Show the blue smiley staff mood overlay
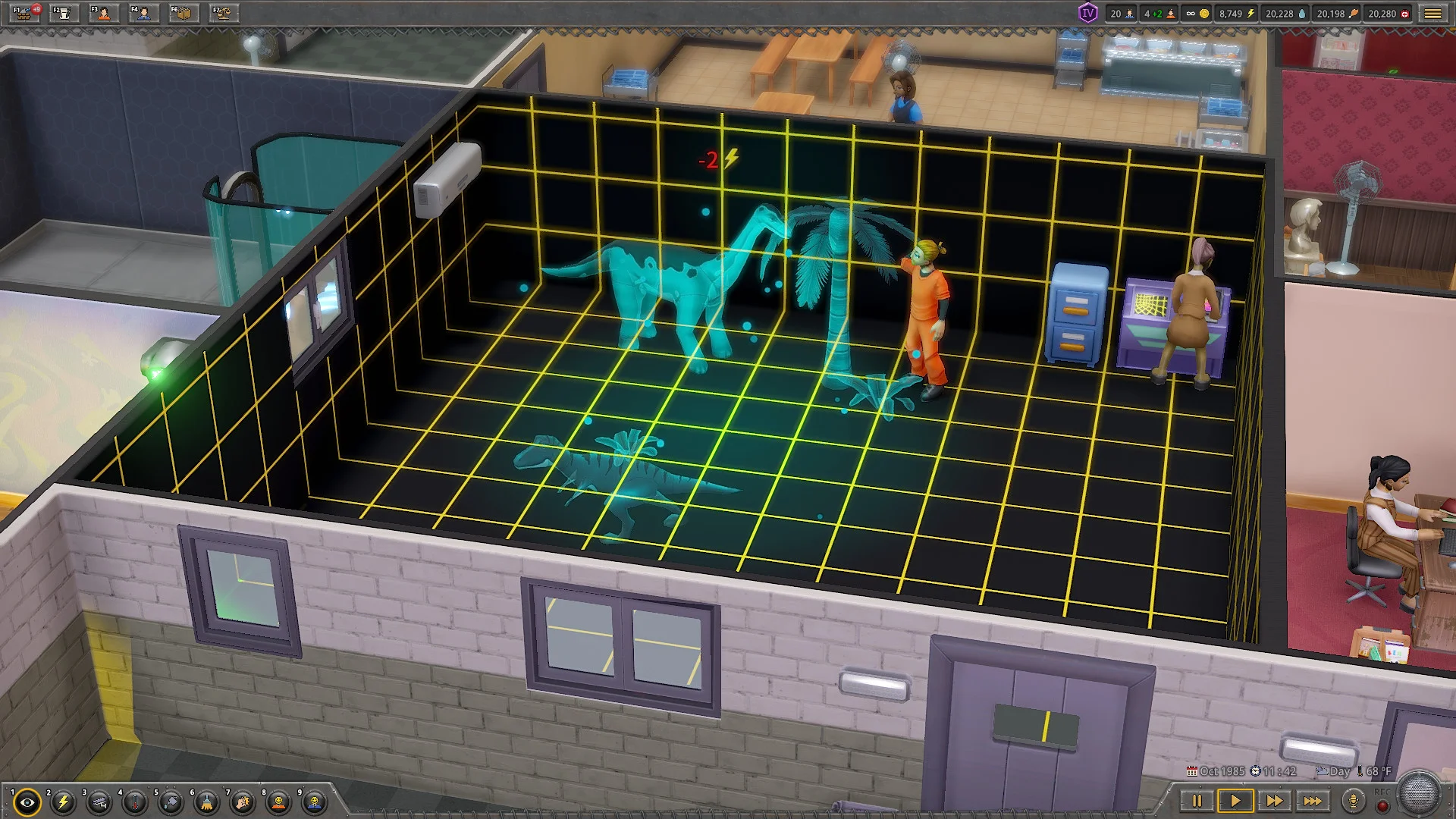 [315, 802]
